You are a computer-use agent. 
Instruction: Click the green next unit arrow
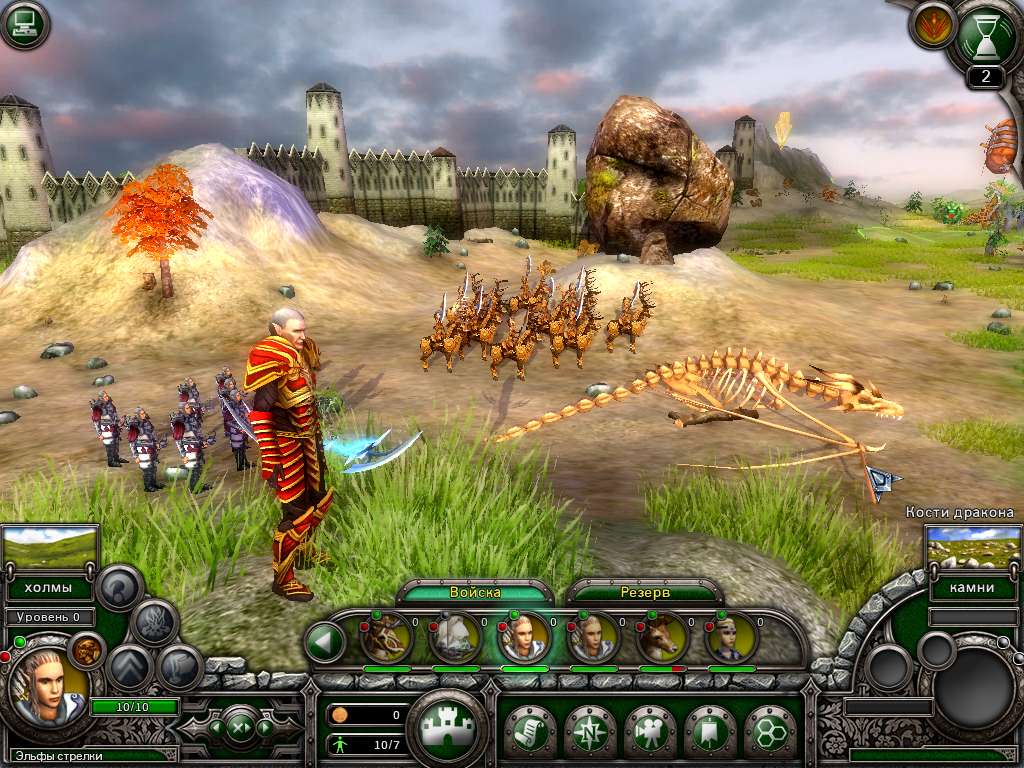point(265,727)
